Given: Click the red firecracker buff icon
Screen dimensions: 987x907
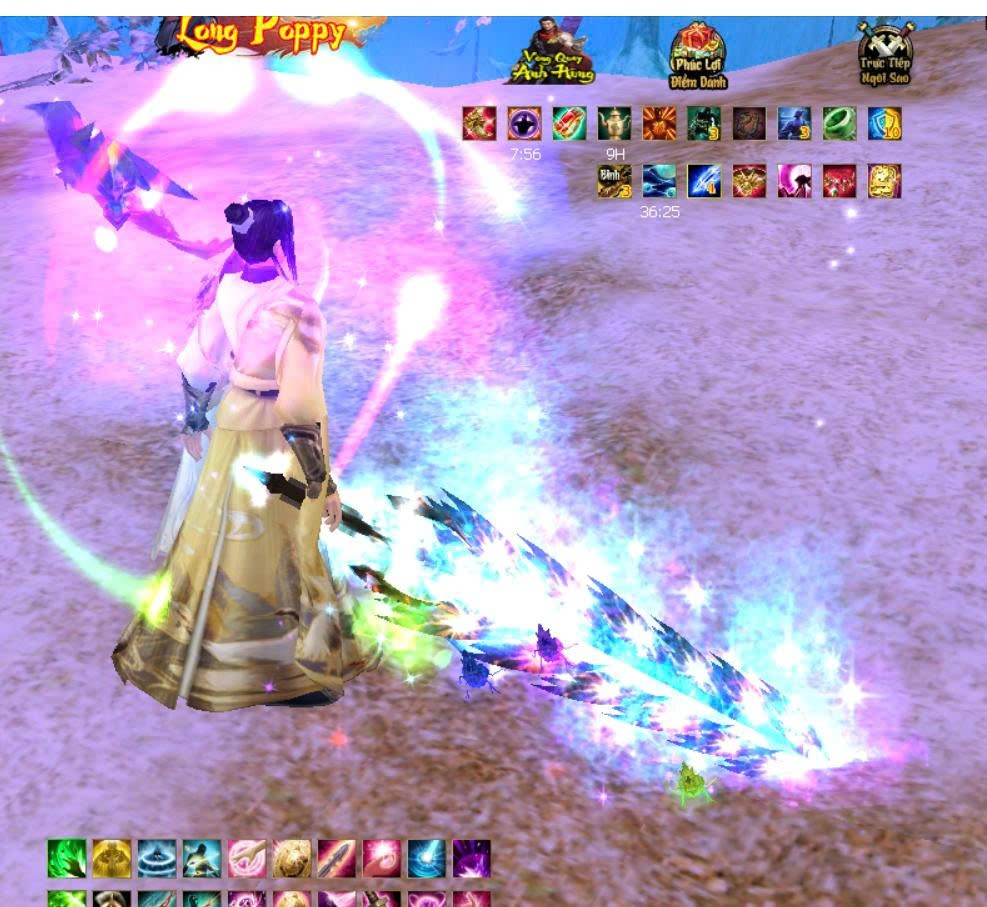Looking at the screenshot, I should pos(569,124).
